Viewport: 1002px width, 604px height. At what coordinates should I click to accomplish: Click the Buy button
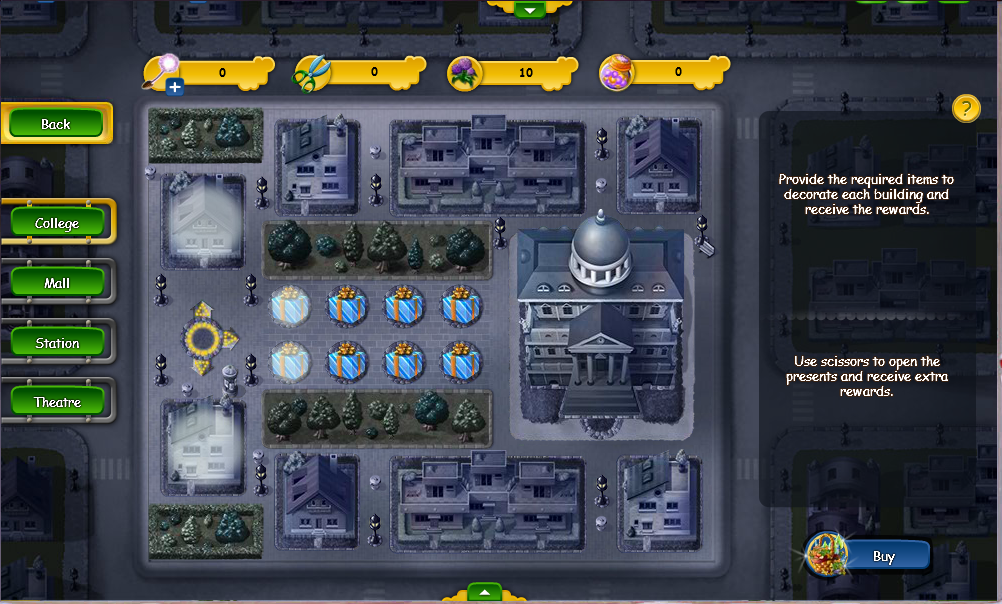point(883,556)
